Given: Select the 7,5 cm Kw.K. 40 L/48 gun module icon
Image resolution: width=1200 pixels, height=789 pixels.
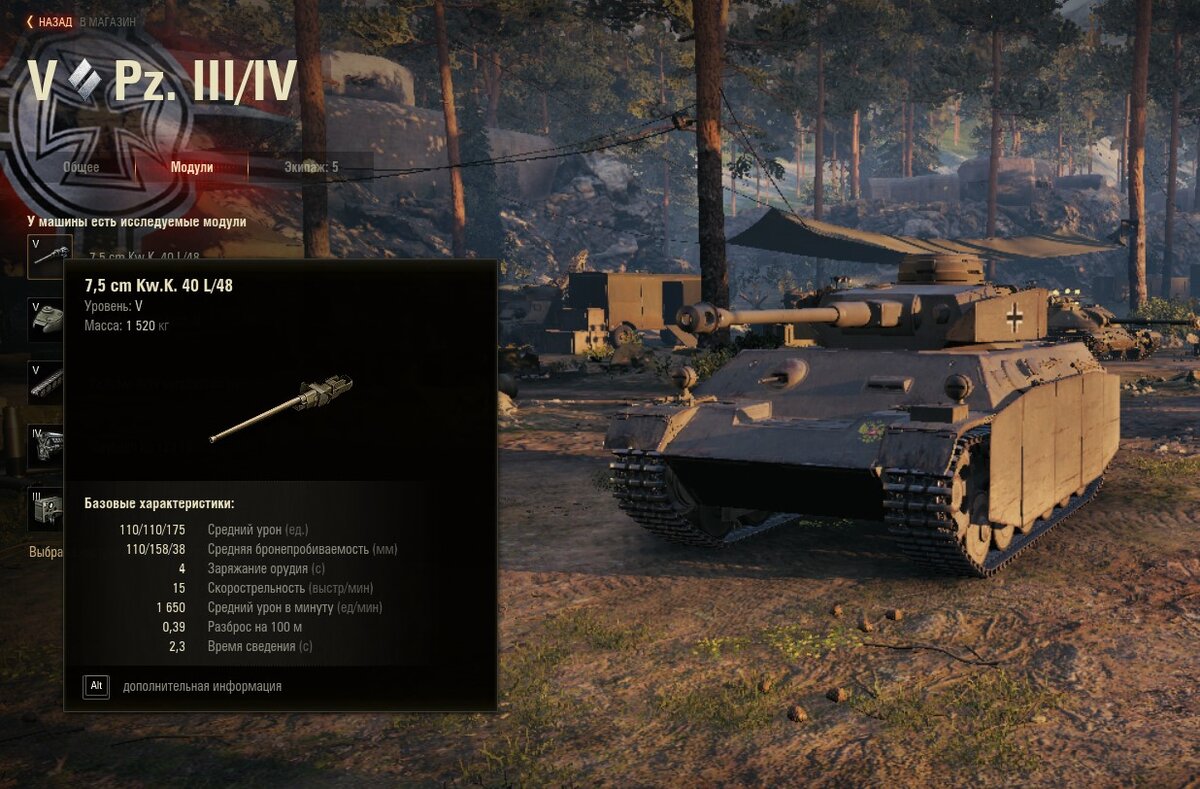Looking at the screenshot, I should (49, 257).
